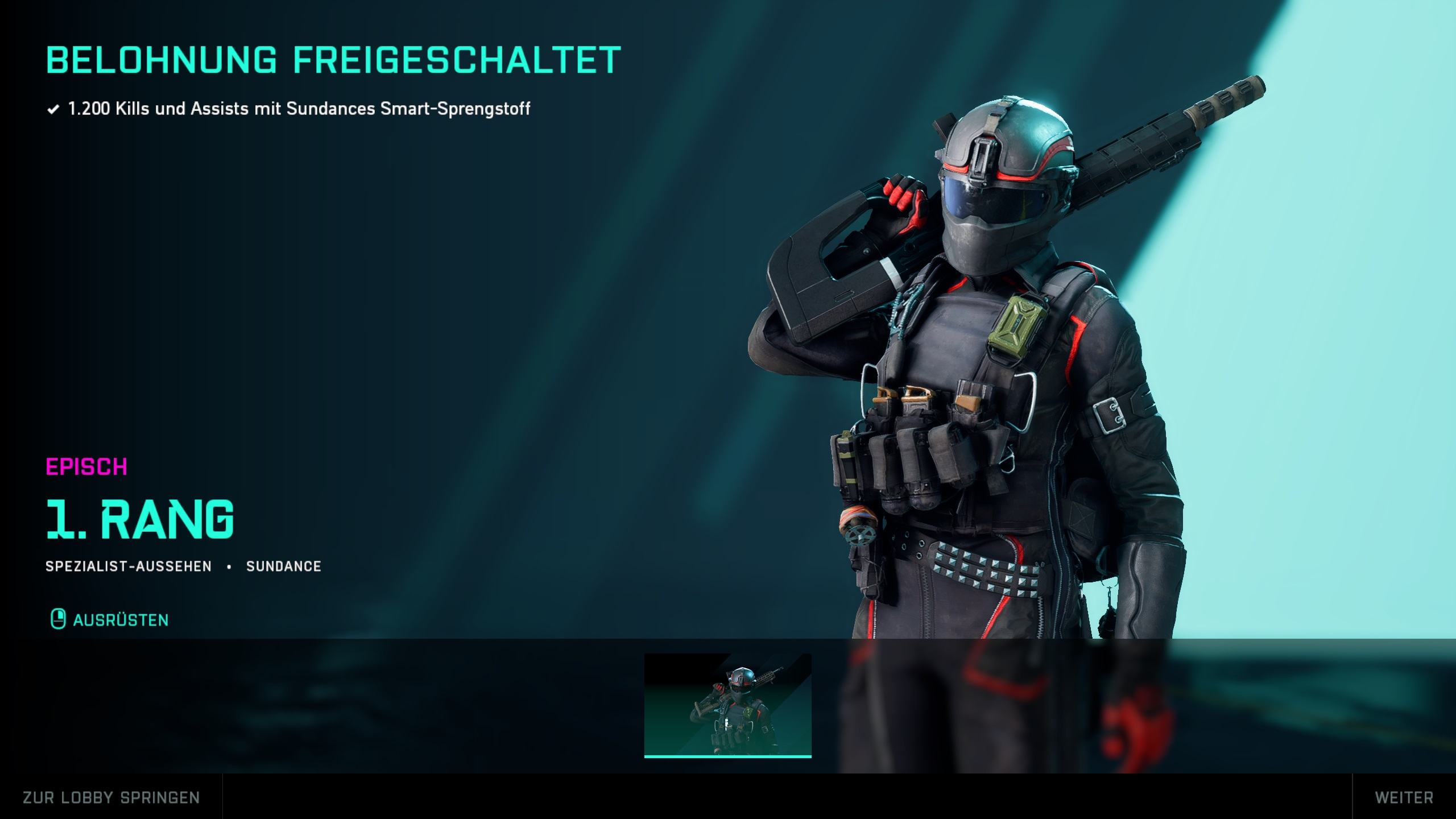This screenshot has height=819, width=1456.
Task: Continue with the Weiter button
Action: pyautogui.click(x=1404, y=797)
